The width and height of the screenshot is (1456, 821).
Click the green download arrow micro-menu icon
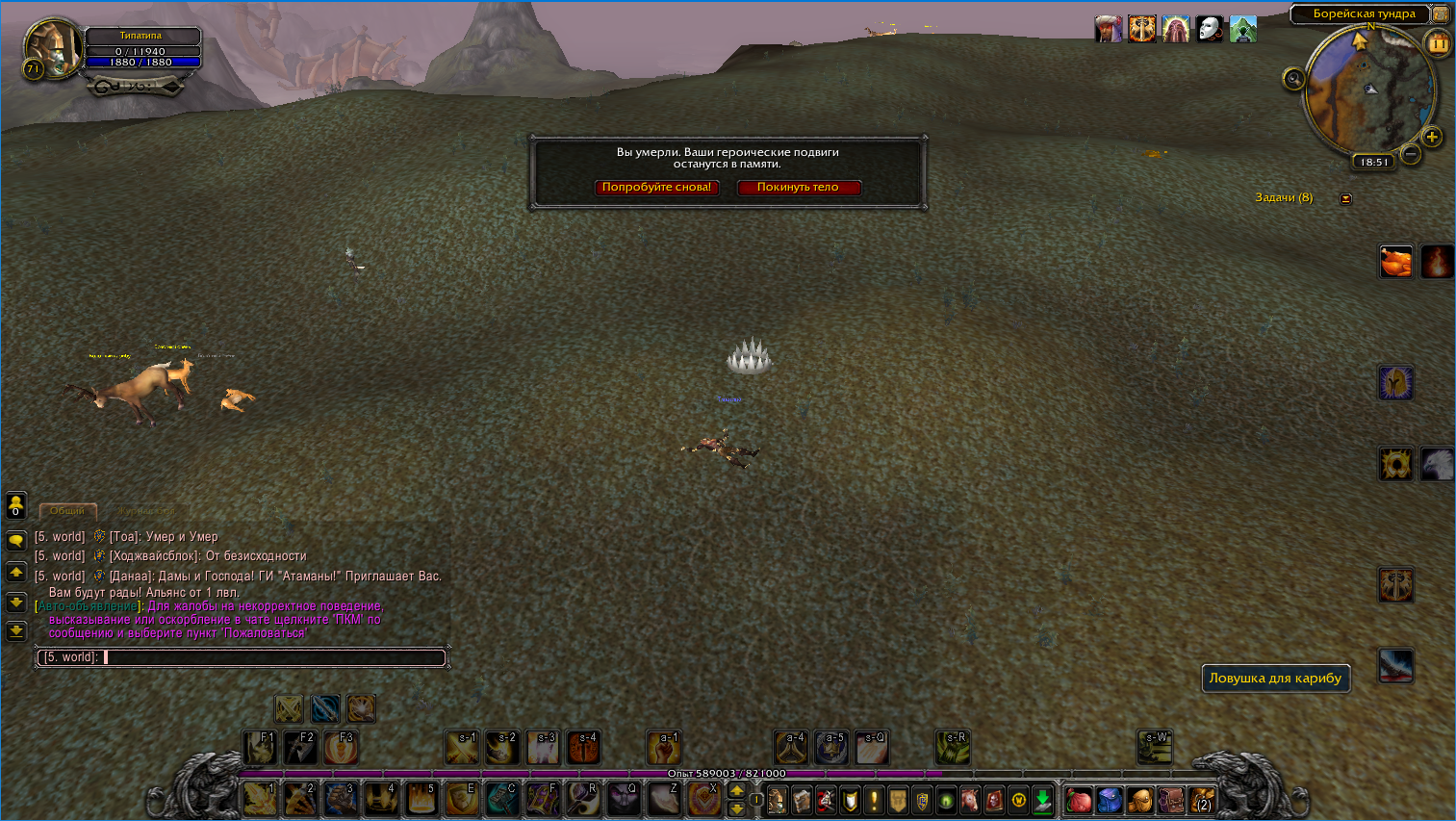1043,800
